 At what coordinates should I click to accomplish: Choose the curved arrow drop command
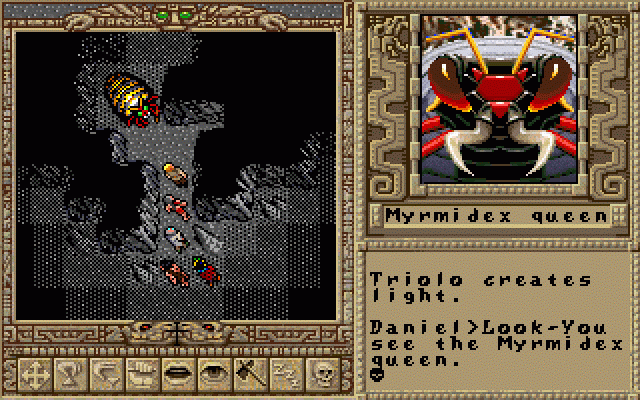(104, 375)
